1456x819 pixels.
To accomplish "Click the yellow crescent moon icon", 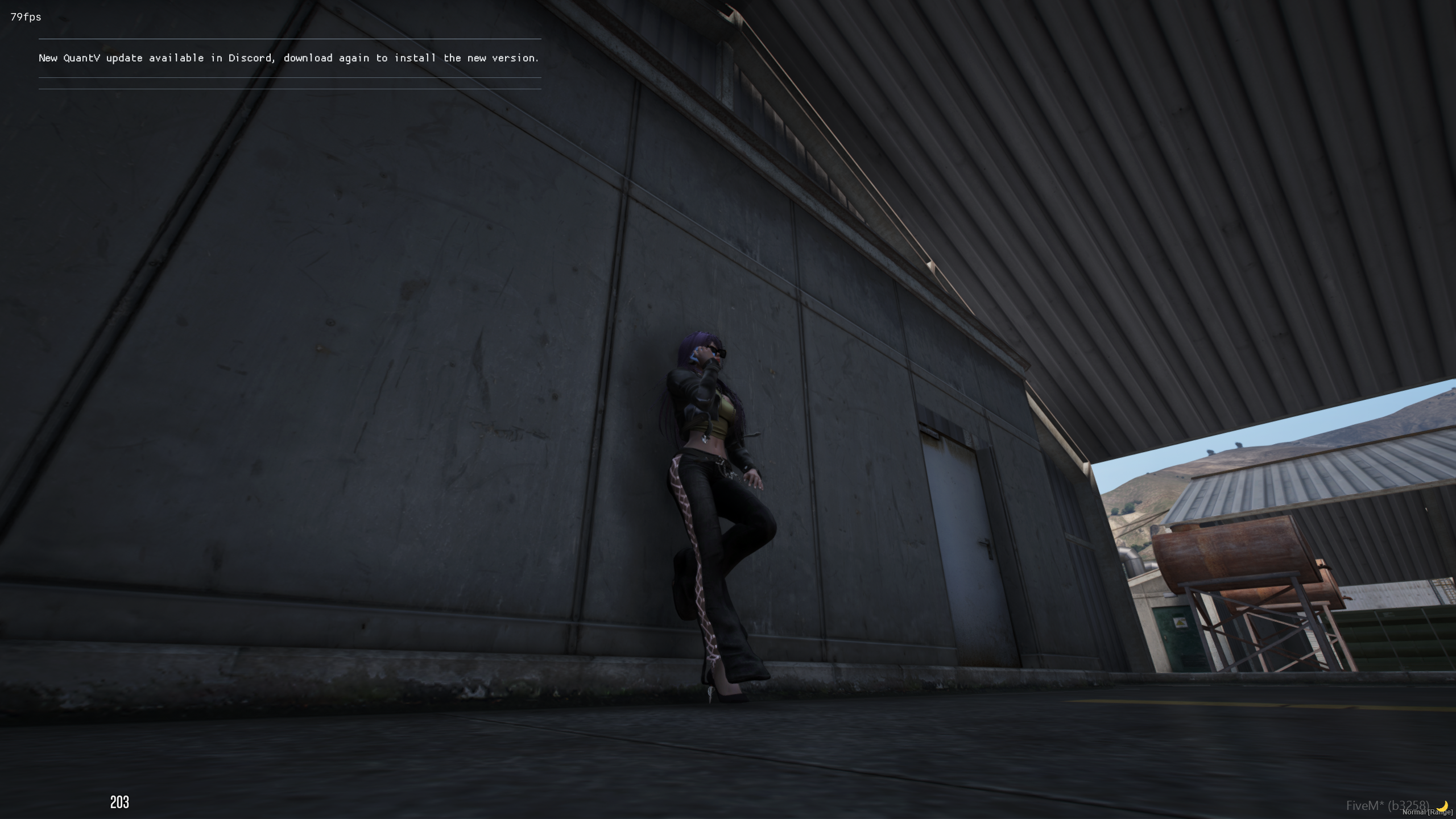I will point(1443,805).
